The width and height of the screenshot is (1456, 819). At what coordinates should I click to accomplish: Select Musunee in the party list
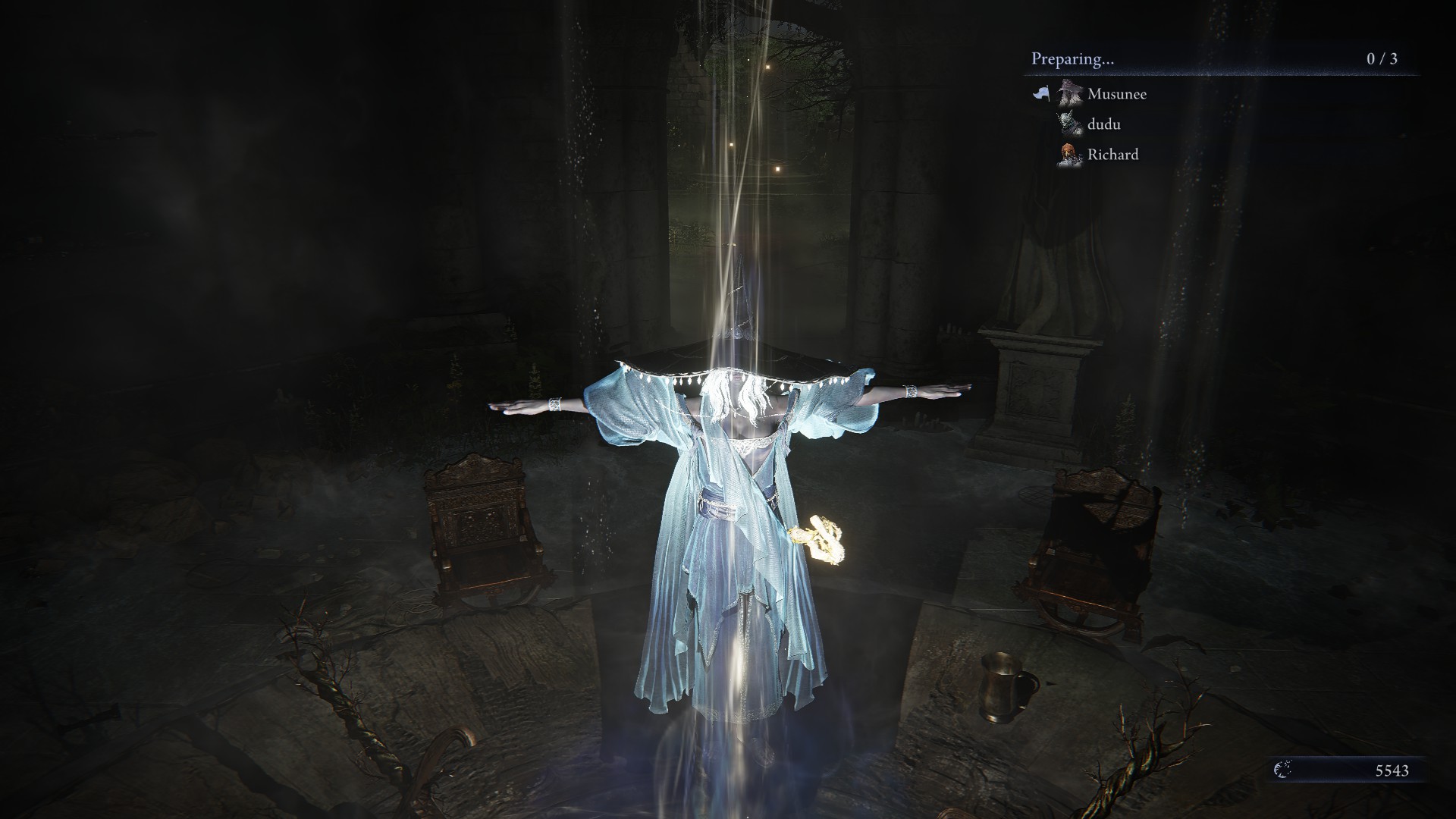point(1116,94)
